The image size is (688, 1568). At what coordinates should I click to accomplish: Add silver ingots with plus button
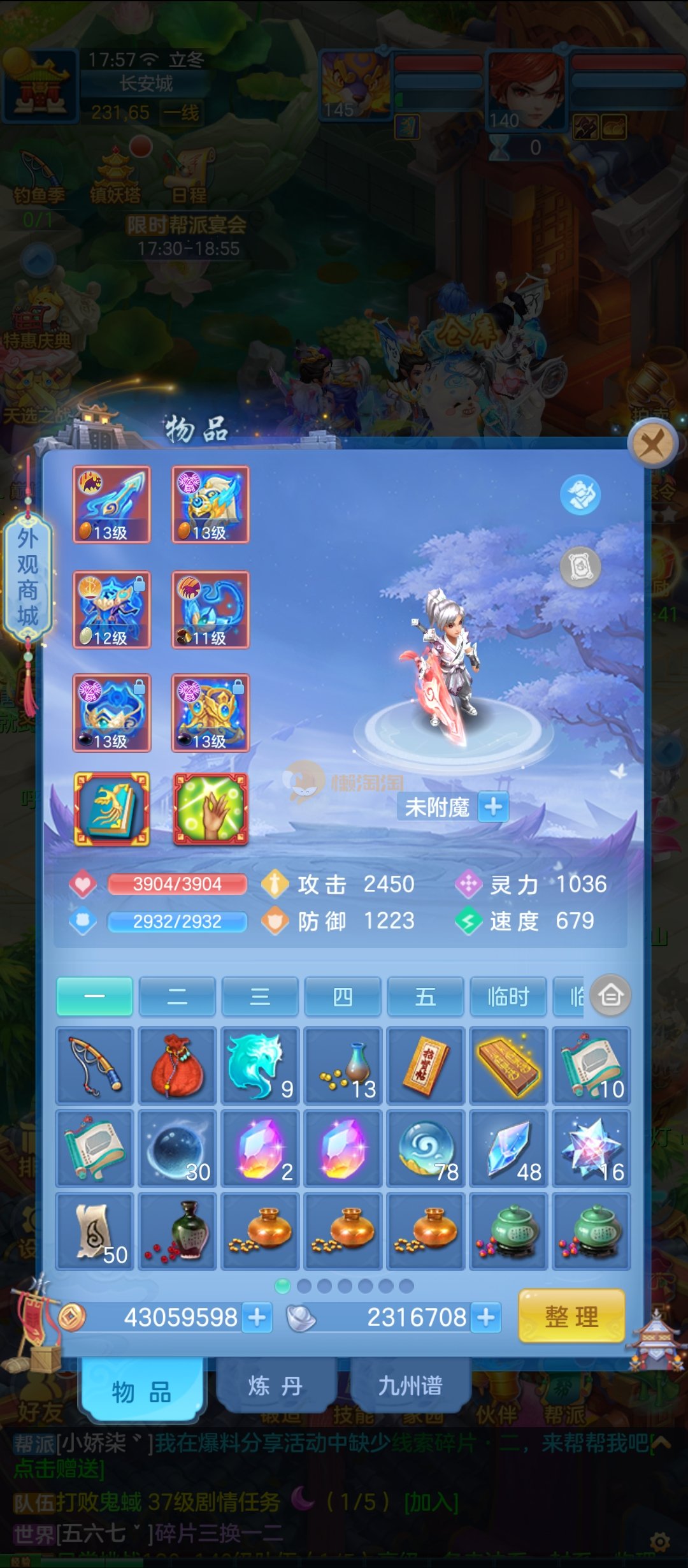click(486, 1317)
